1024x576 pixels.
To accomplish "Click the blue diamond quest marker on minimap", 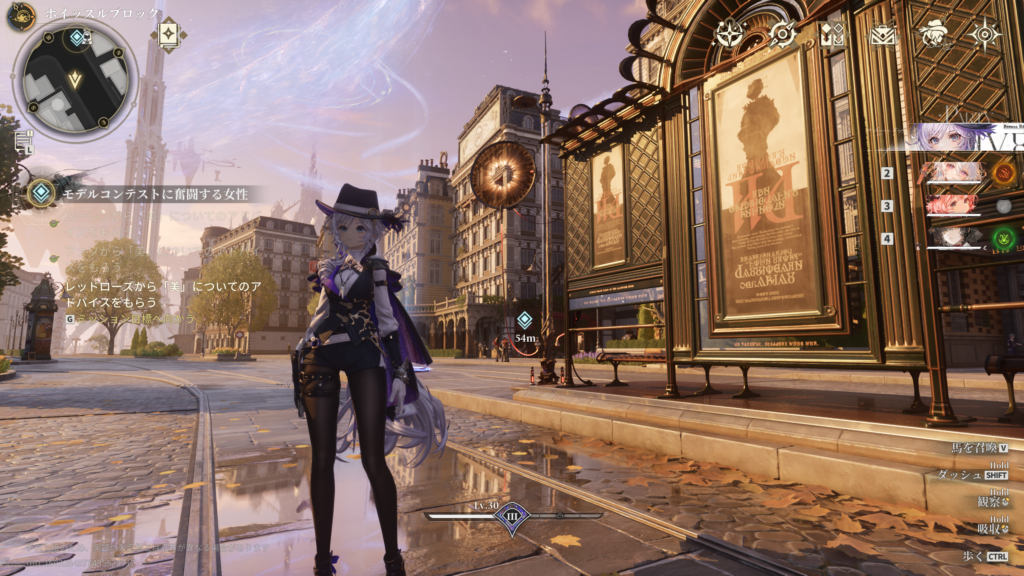I will click(77, 38).
